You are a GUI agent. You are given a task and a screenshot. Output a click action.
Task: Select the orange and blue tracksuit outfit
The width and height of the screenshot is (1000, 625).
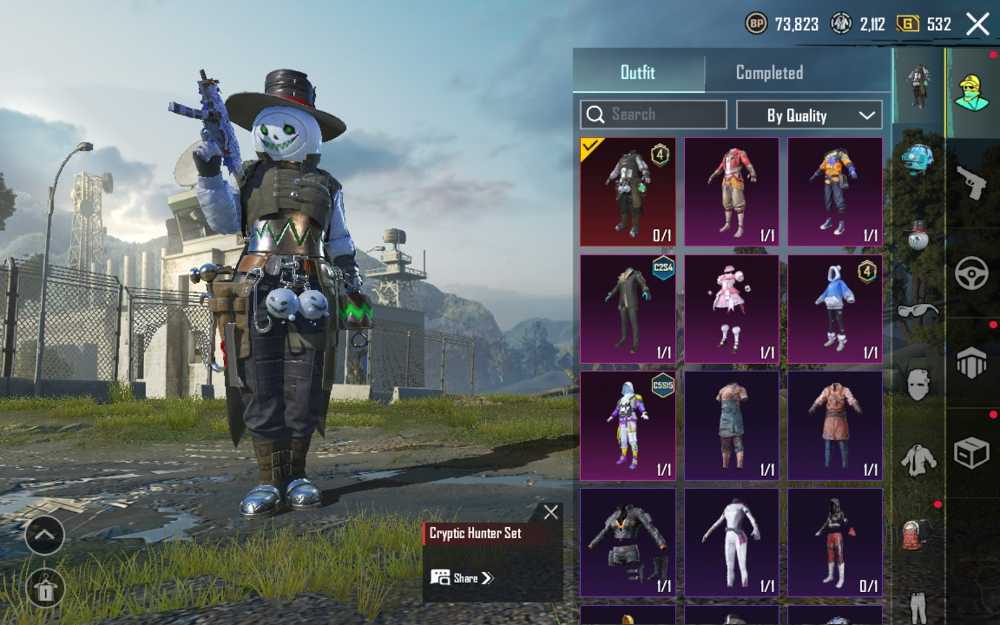click(x=835, y=191)
